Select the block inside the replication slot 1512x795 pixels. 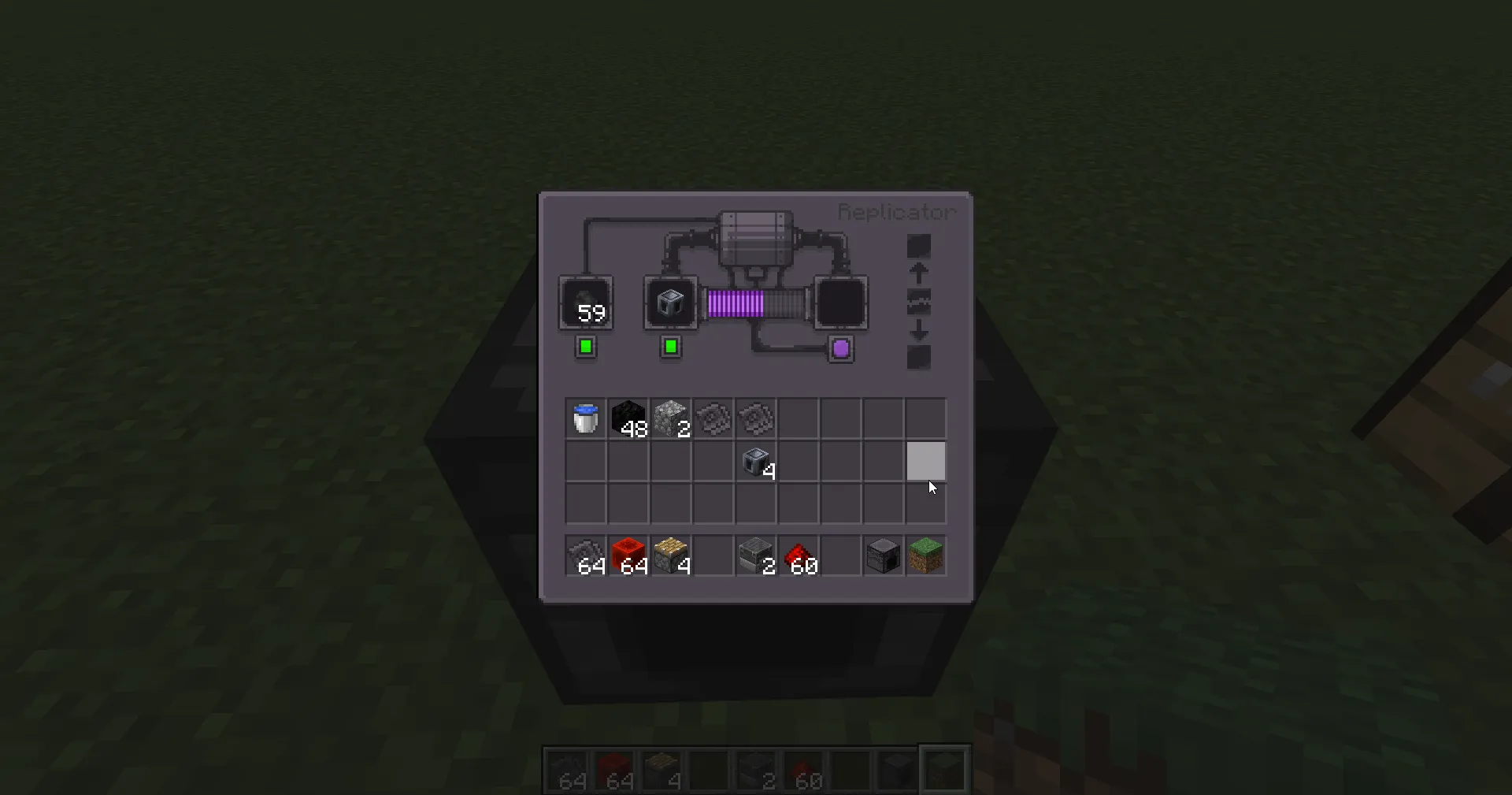click(x=670, y=302)
